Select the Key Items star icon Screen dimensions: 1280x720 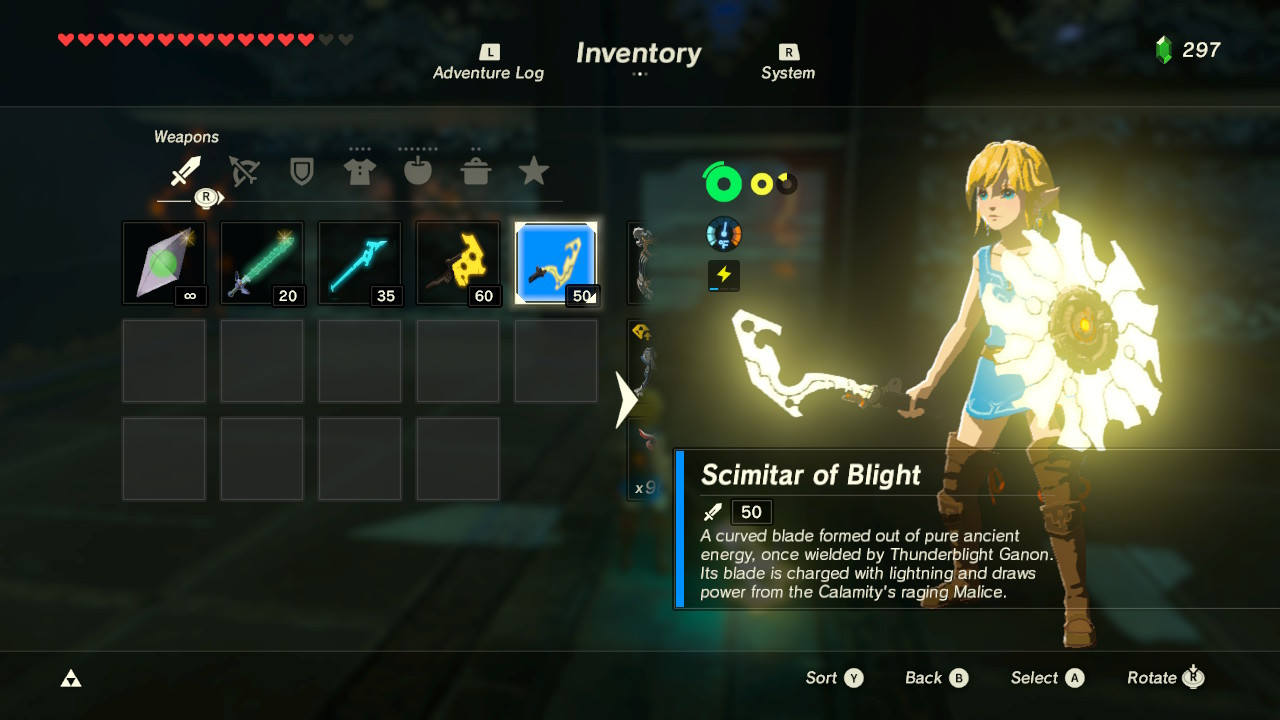click(534, 170)
